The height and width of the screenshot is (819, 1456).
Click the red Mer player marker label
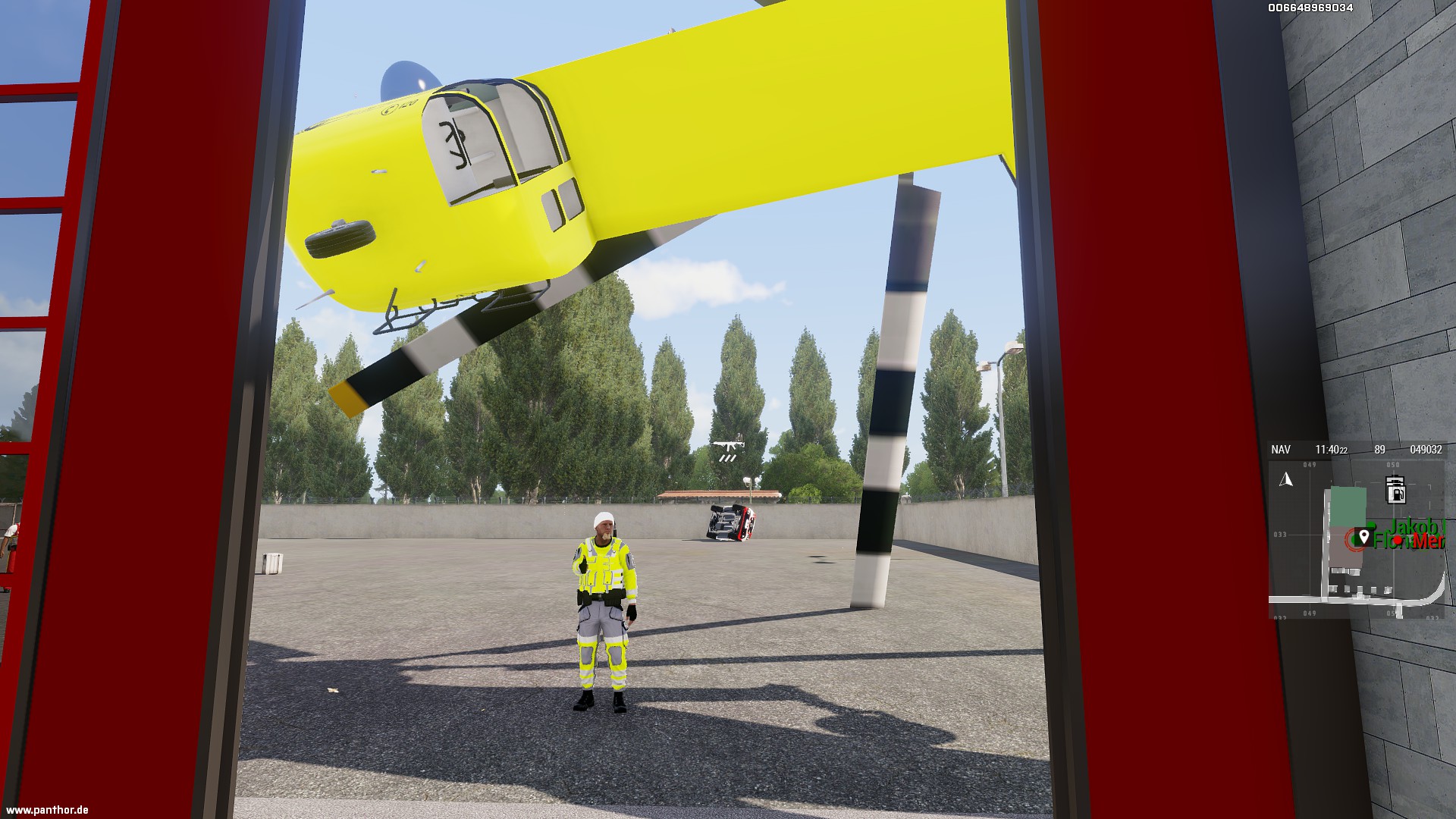coord(1429,541)
